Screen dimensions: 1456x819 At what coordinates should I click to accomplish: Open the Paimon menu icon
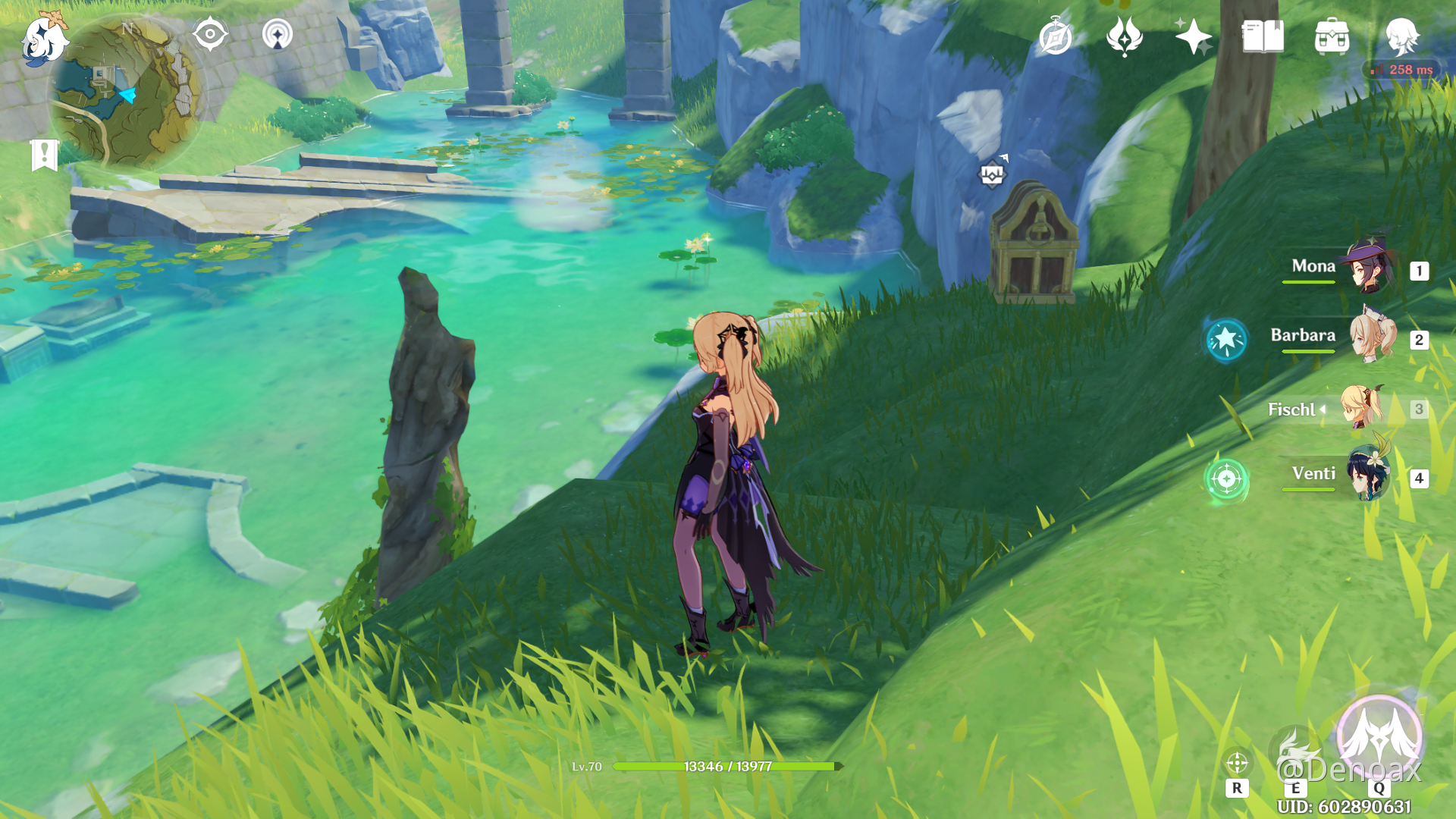point(43,38)
